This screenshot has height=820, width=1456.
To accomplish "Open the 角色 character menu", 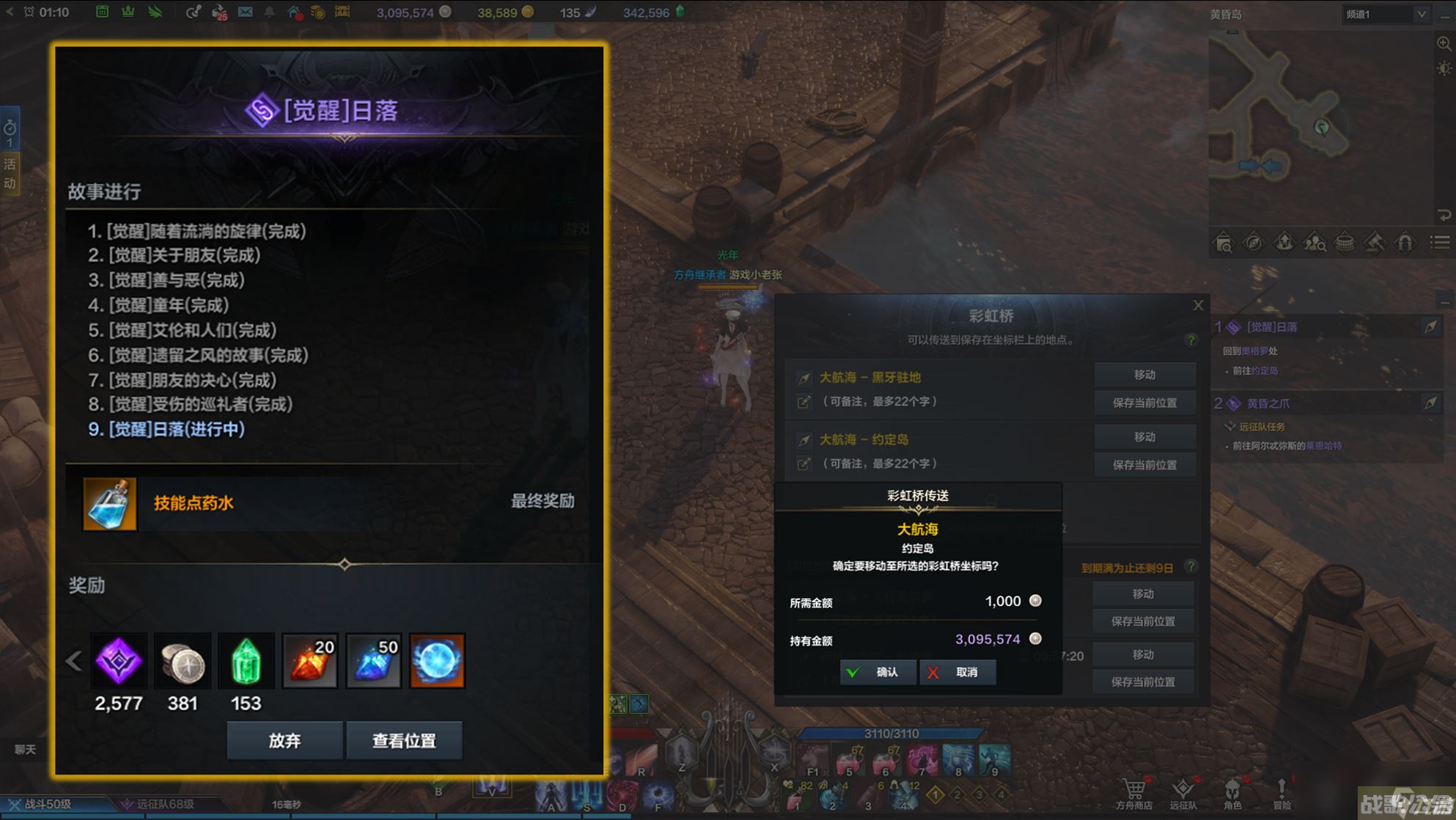I will pyautogui.click(x=1232, y=794).
